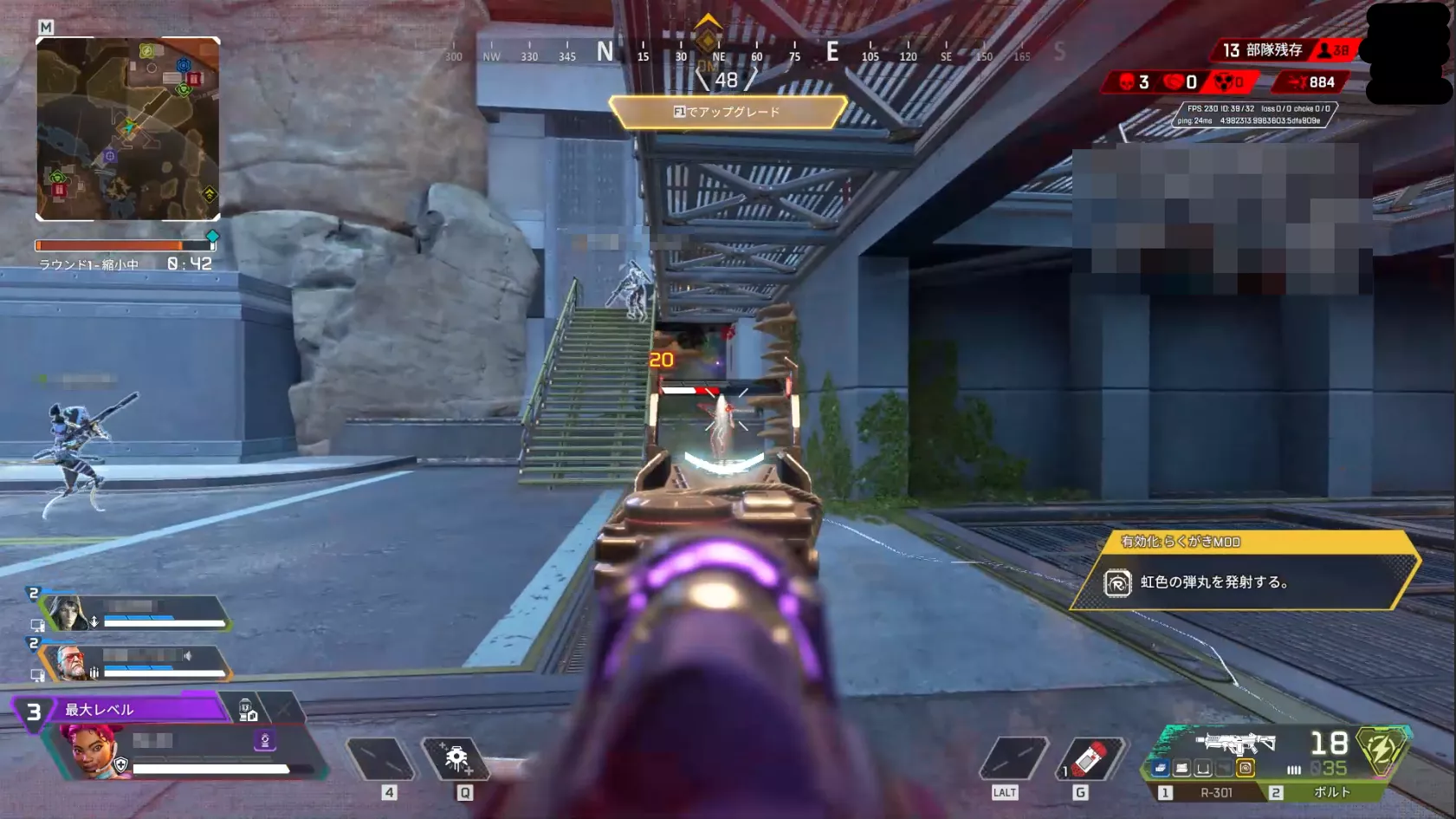Click the energy ammo lightning badge

point(1381,749)
